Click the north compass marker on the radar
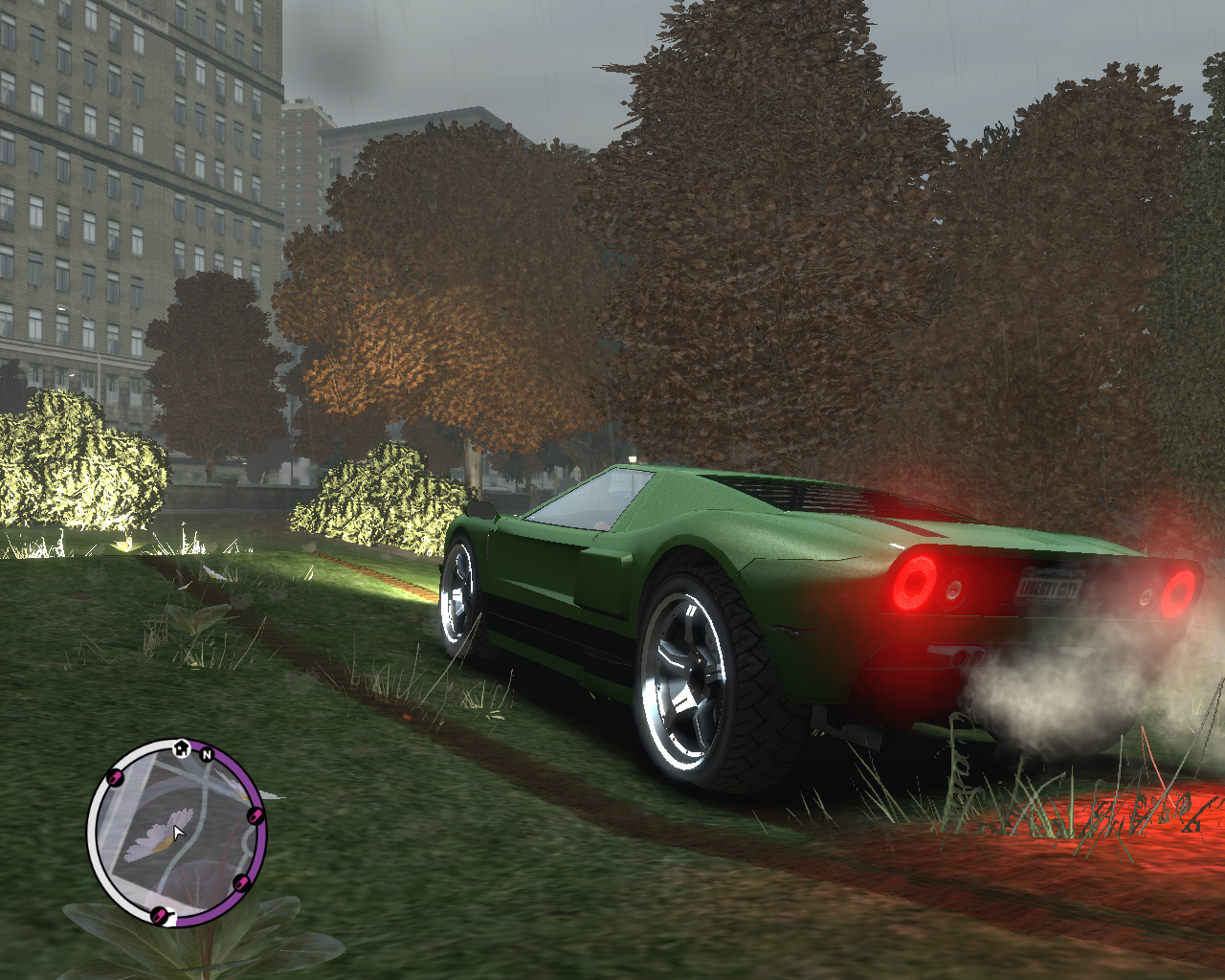The image size is (1225, 980). (x=207, y=755)
